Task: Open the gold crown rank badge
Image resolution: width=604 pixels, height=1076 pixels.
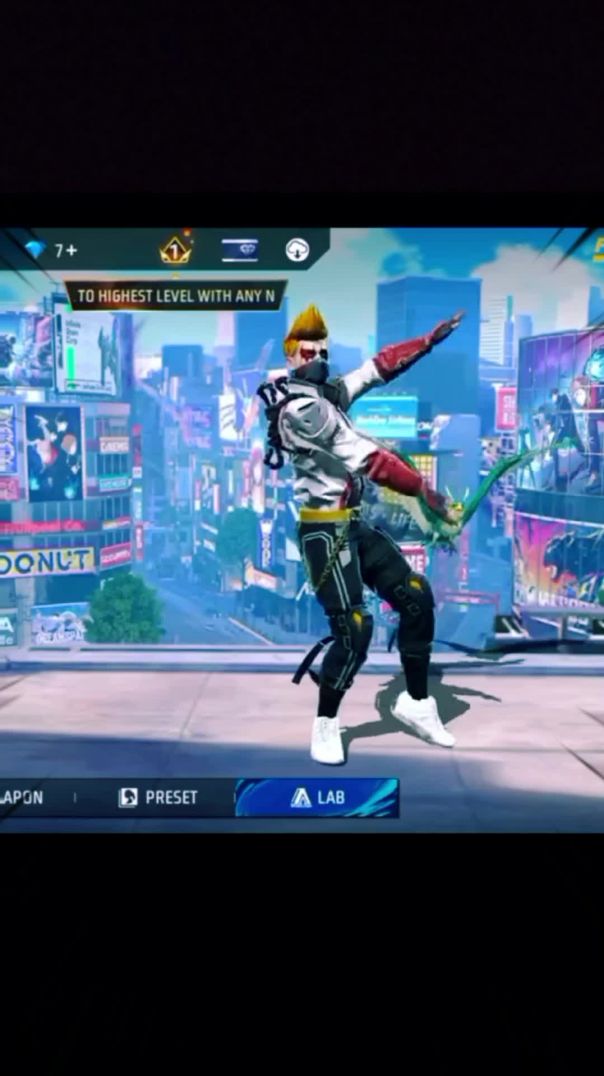Action: coord(176,251)
